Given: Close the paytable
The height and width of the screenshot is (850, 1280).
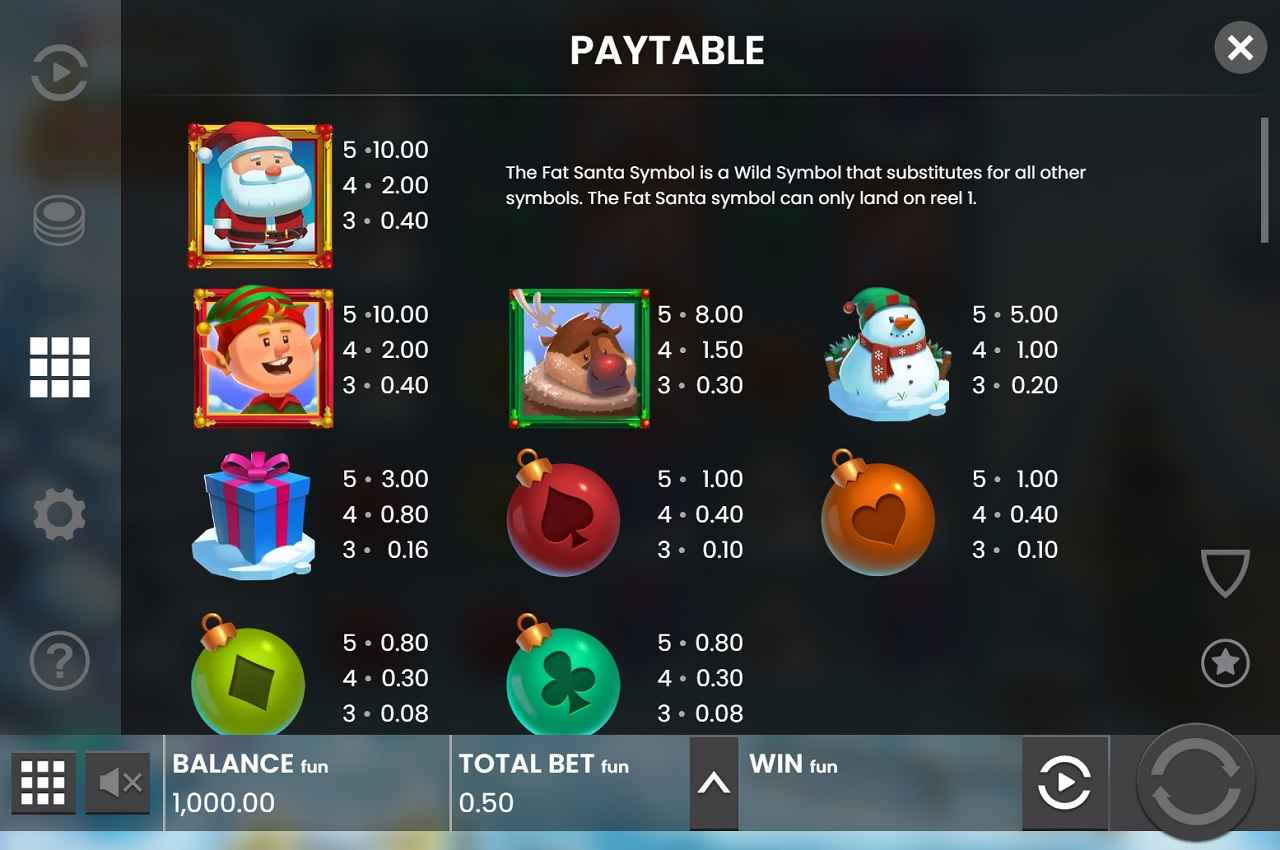Looking at the screenshot, I should coord(1240,48).
